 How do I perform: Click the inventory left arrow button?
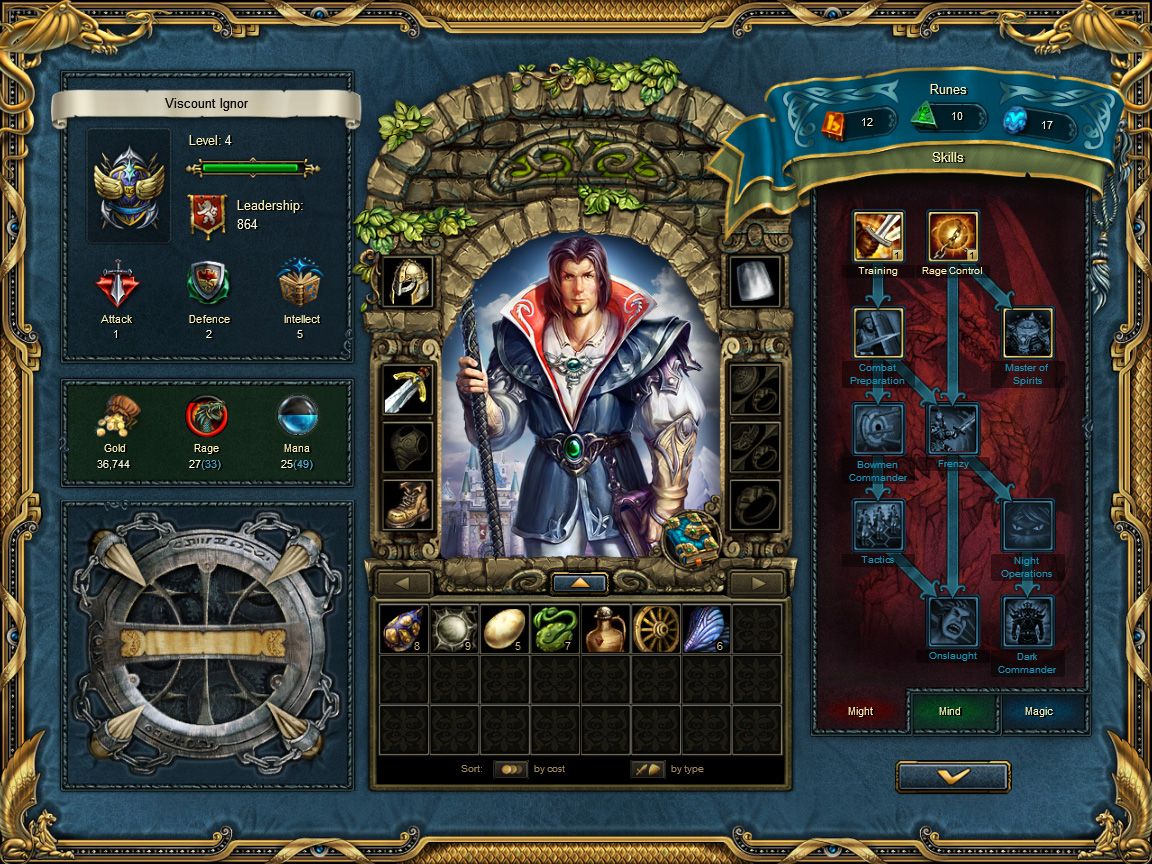point(404,583)
